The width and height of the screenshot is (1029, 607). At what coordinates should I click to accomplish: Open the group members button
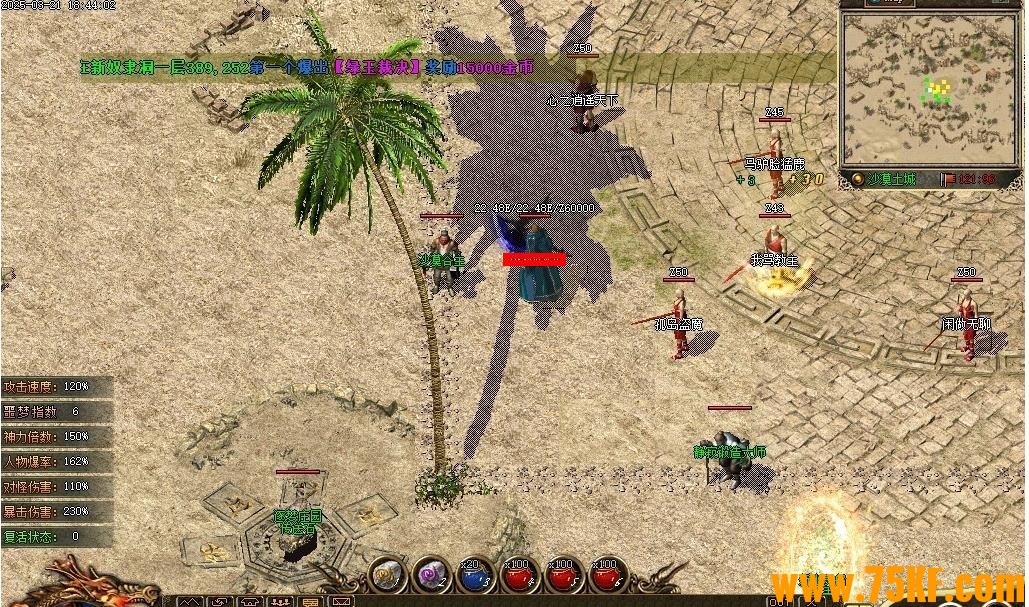coord(283,602)
